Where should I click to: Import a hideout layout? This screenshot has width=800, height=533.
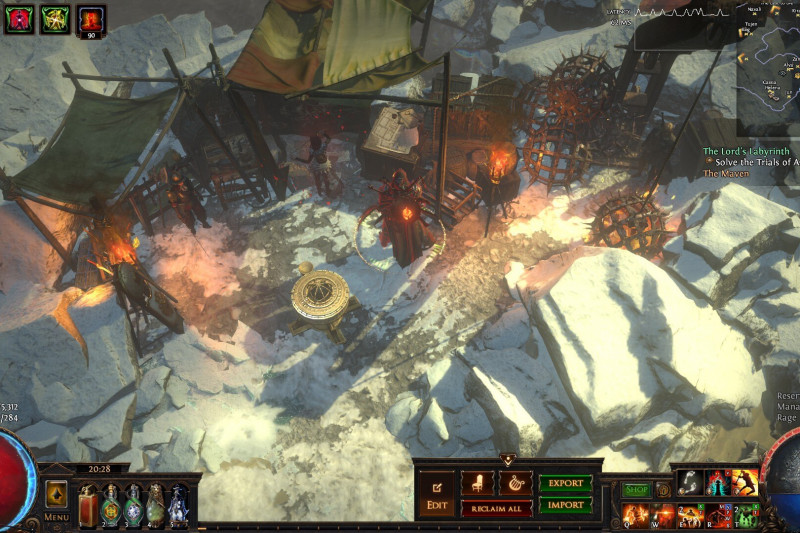(x=566, y=504)
